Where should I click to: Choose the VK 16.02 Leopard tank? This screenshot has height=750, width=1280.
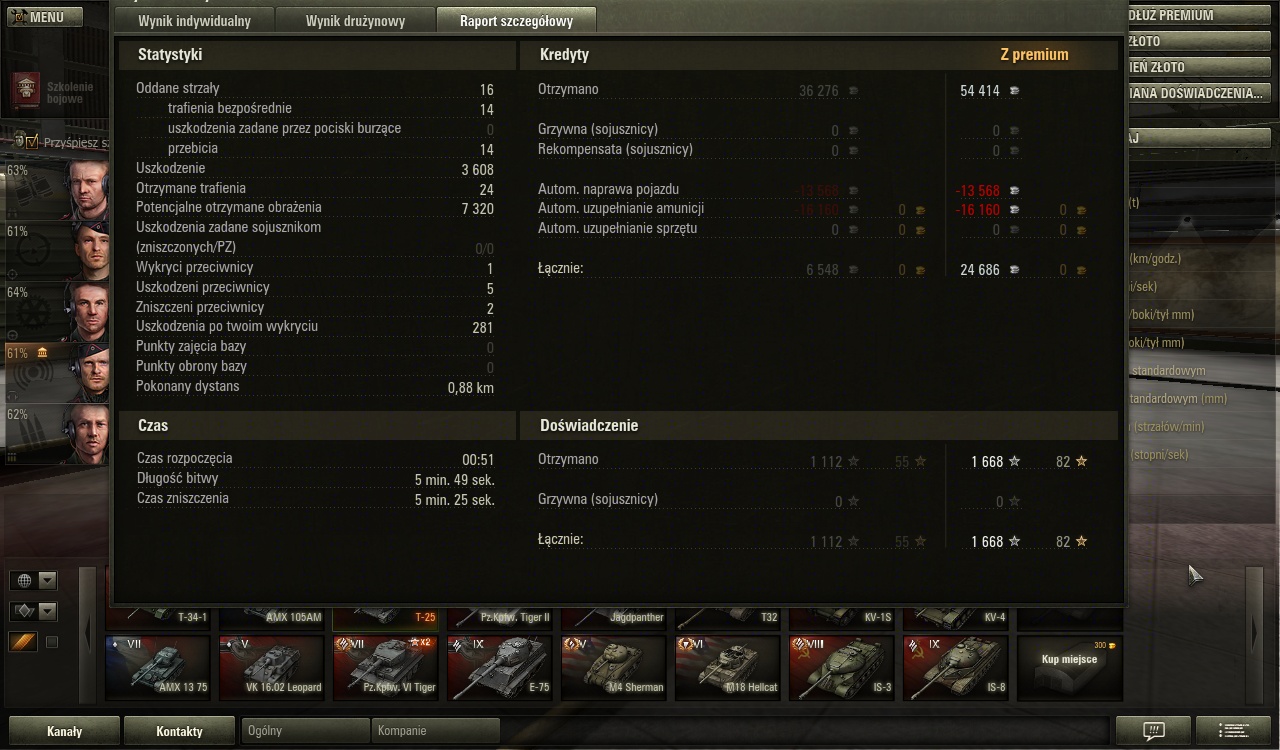[272, 667]
